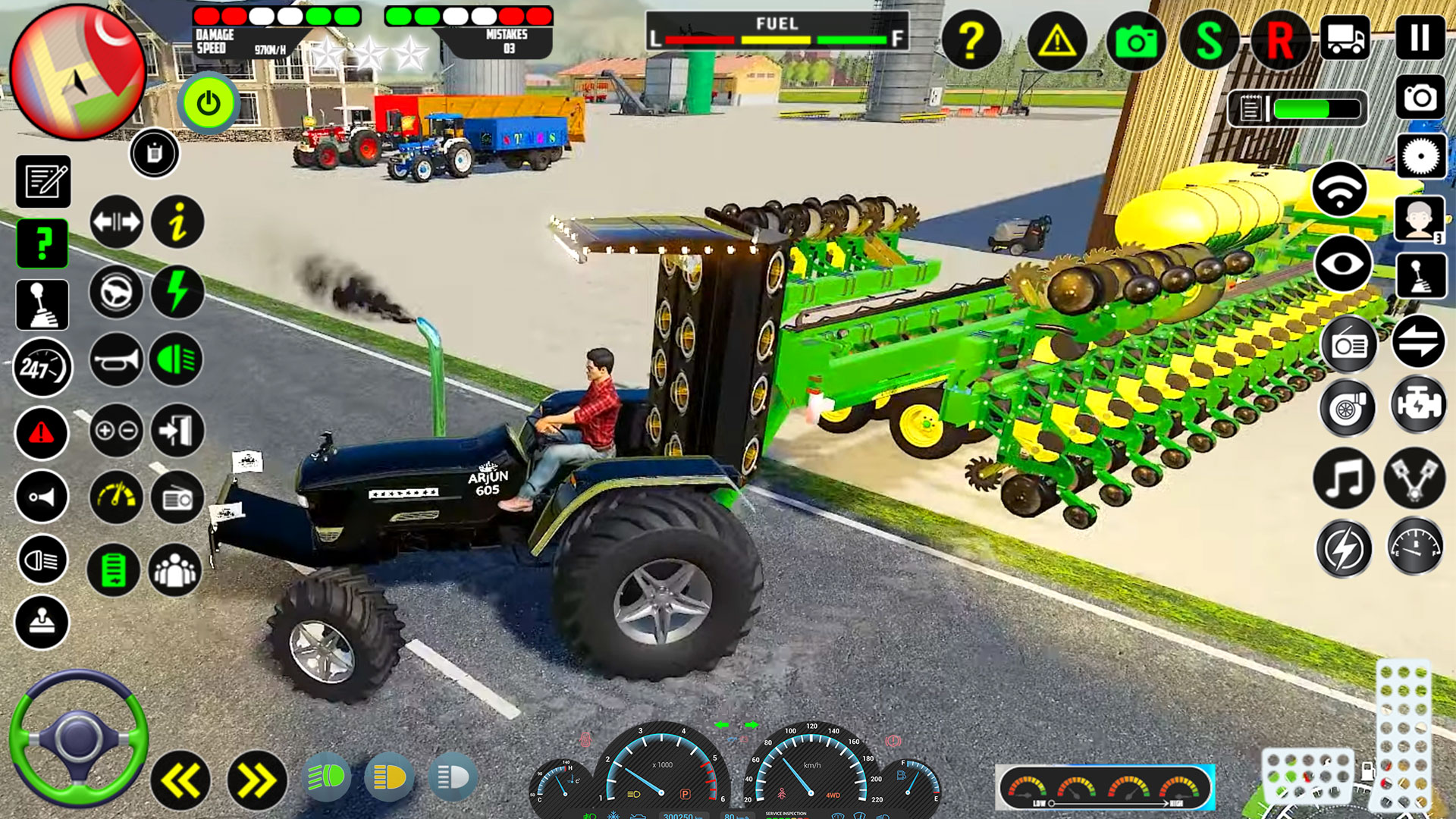Select the steering wheel control mode icon
1456x819 pixels.
(115, 293)
